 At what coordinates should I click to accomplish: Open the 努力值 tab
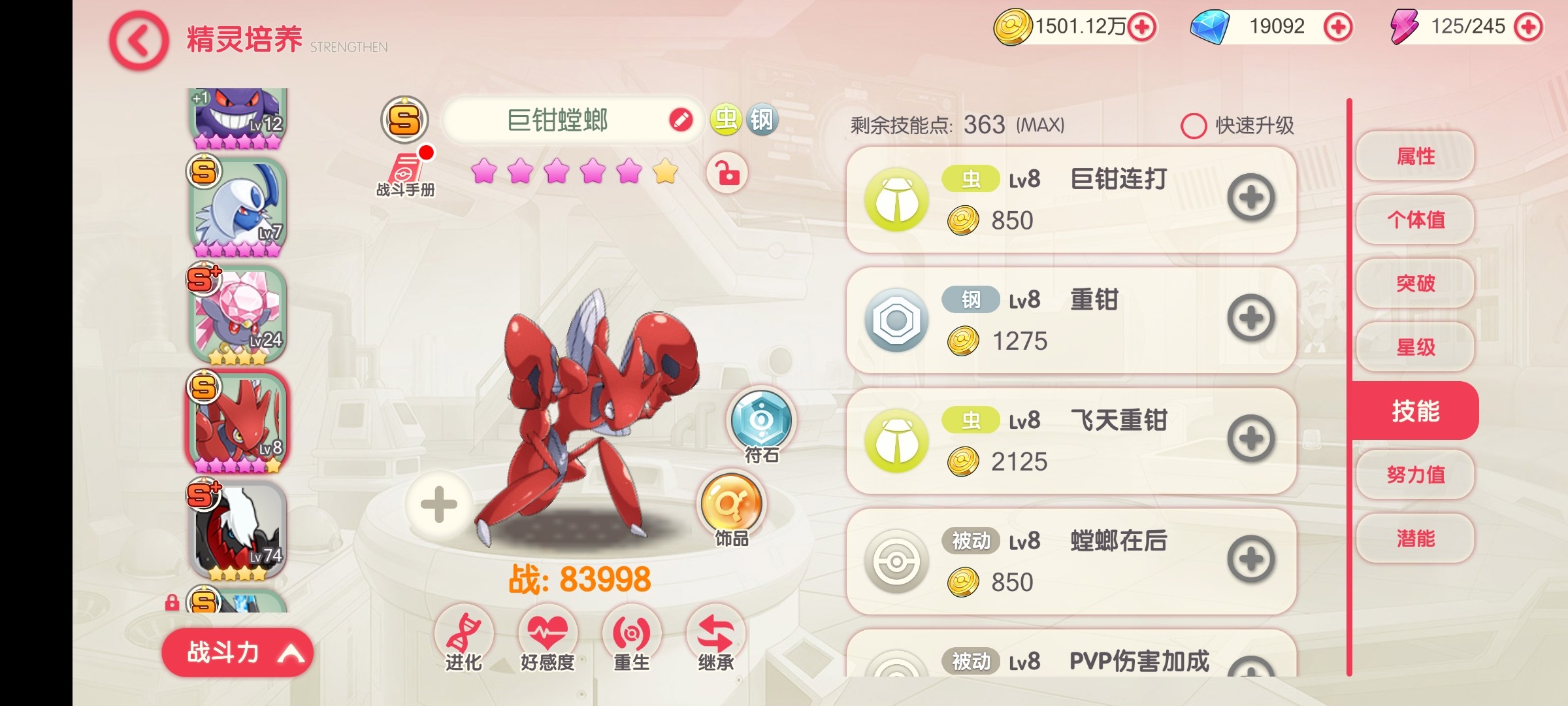pyautogui.click(x=1415, y=474)
